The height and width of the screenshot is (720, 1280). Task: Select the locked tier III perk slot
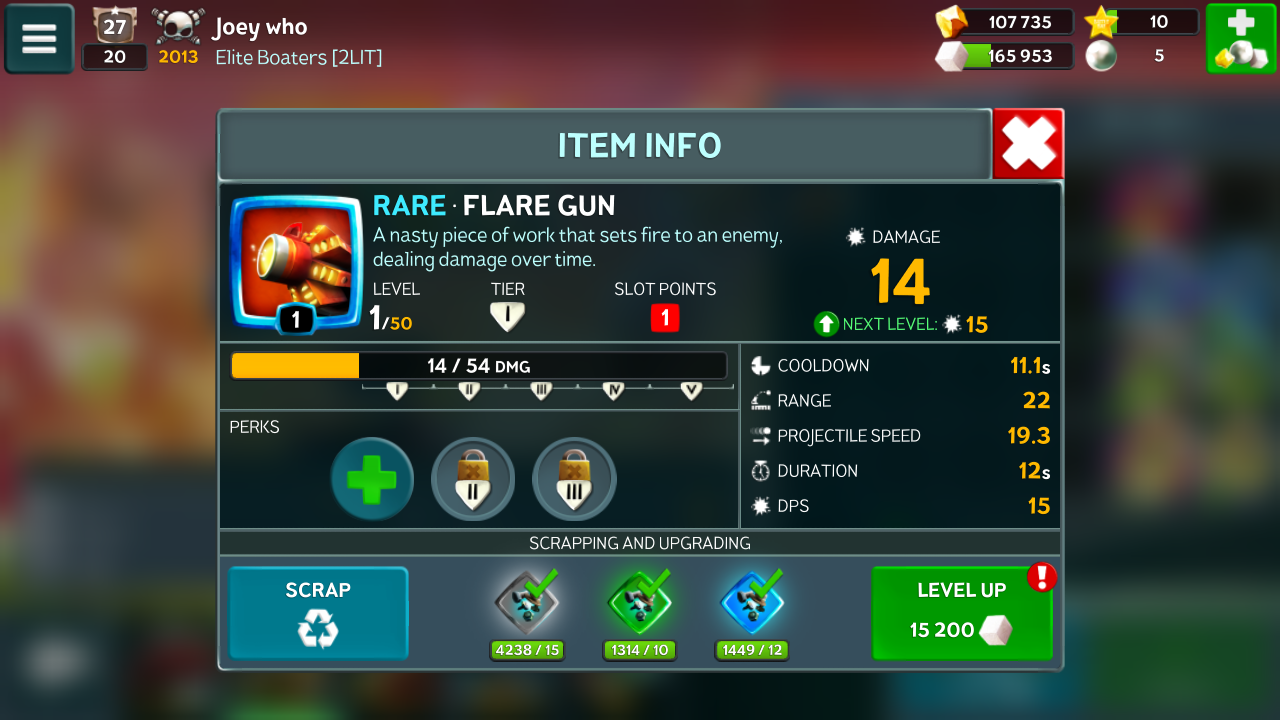(x=574, y=479)
